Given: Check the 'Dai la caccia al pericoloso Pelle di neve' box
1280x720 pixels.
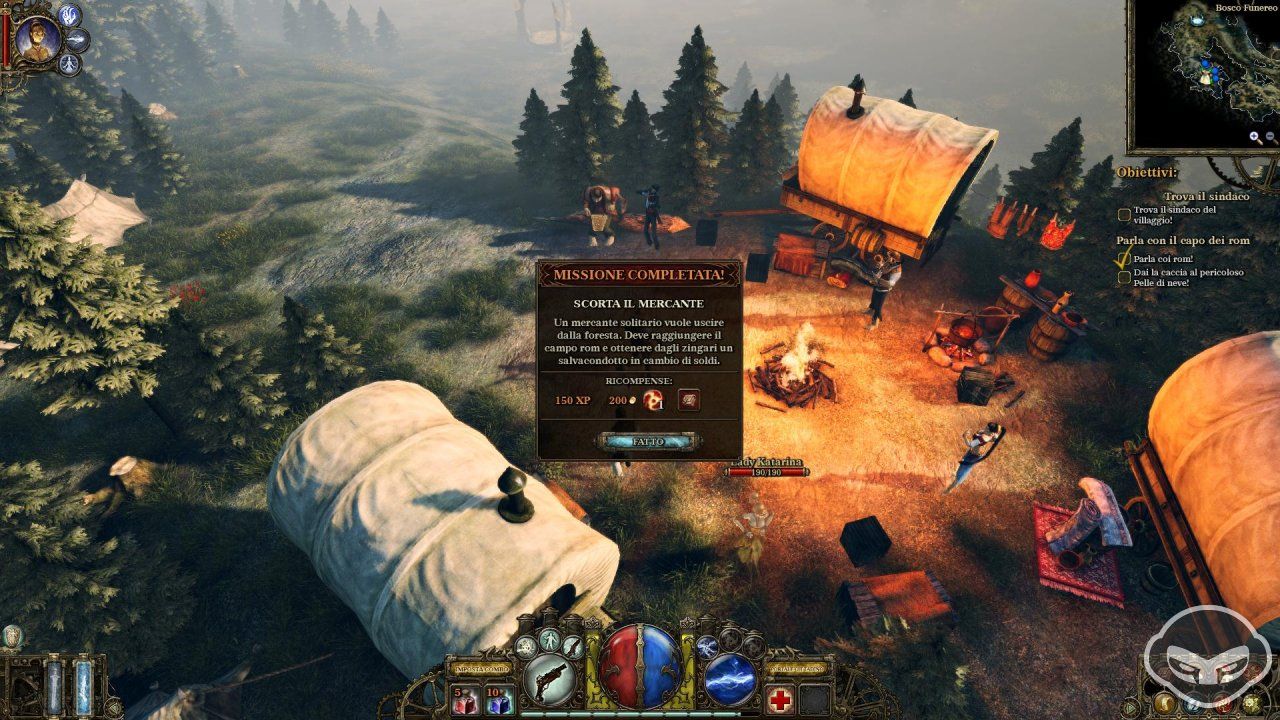Looking at the screenshot, I should (1124, 277).
